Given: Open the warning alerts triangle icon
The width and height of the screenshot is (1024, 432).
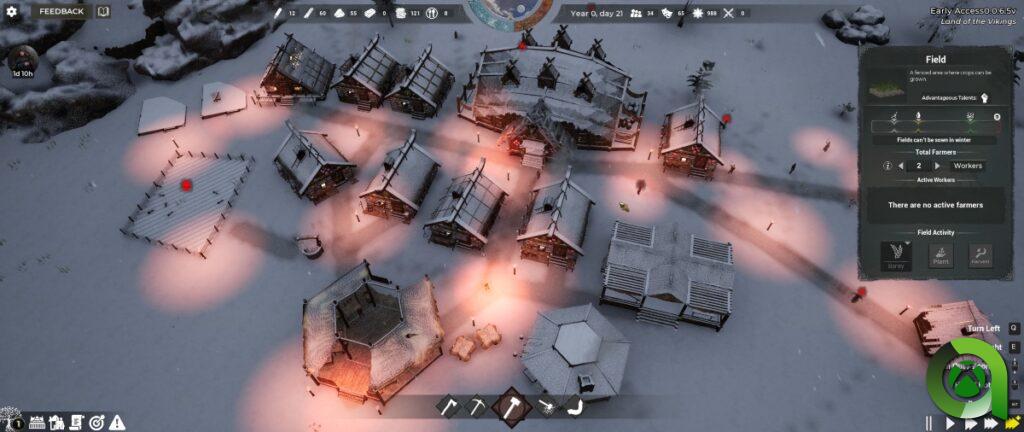Looking at the screenshot, I should [x=117, y=422].
